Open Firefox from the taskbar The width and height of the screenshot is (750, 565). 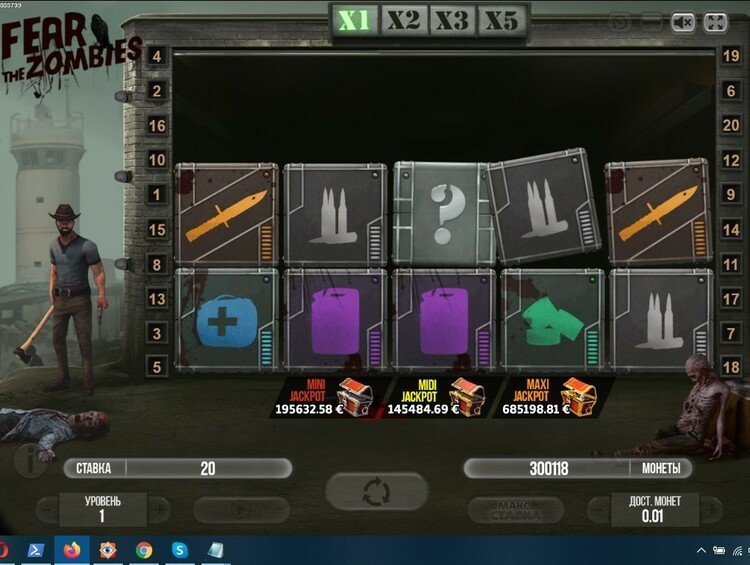pyautogui.click(x=72, y=550)
